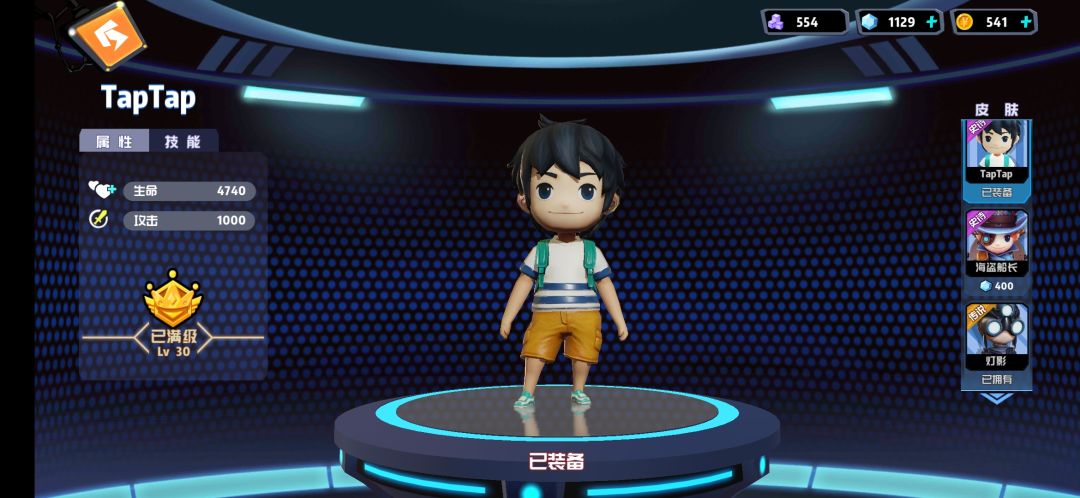Select the 幻影 skin
The image size is (1080, 498).
tap(996, 335)
